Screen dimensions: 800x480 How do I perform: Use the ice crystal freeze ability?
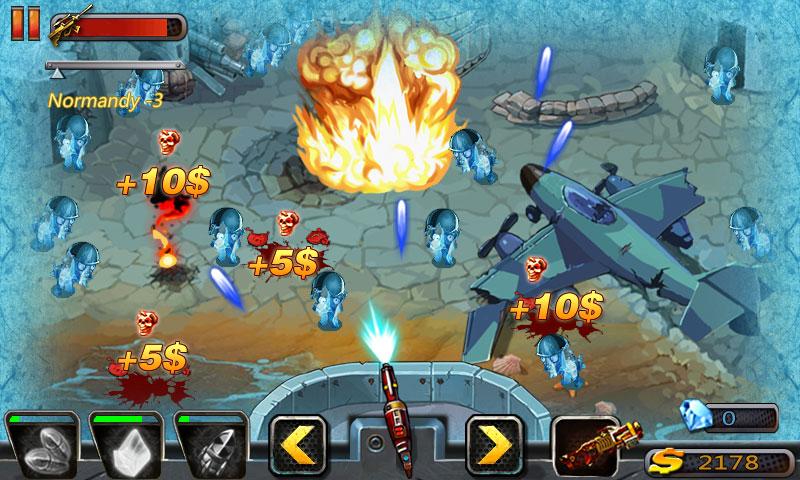point(128,447)
